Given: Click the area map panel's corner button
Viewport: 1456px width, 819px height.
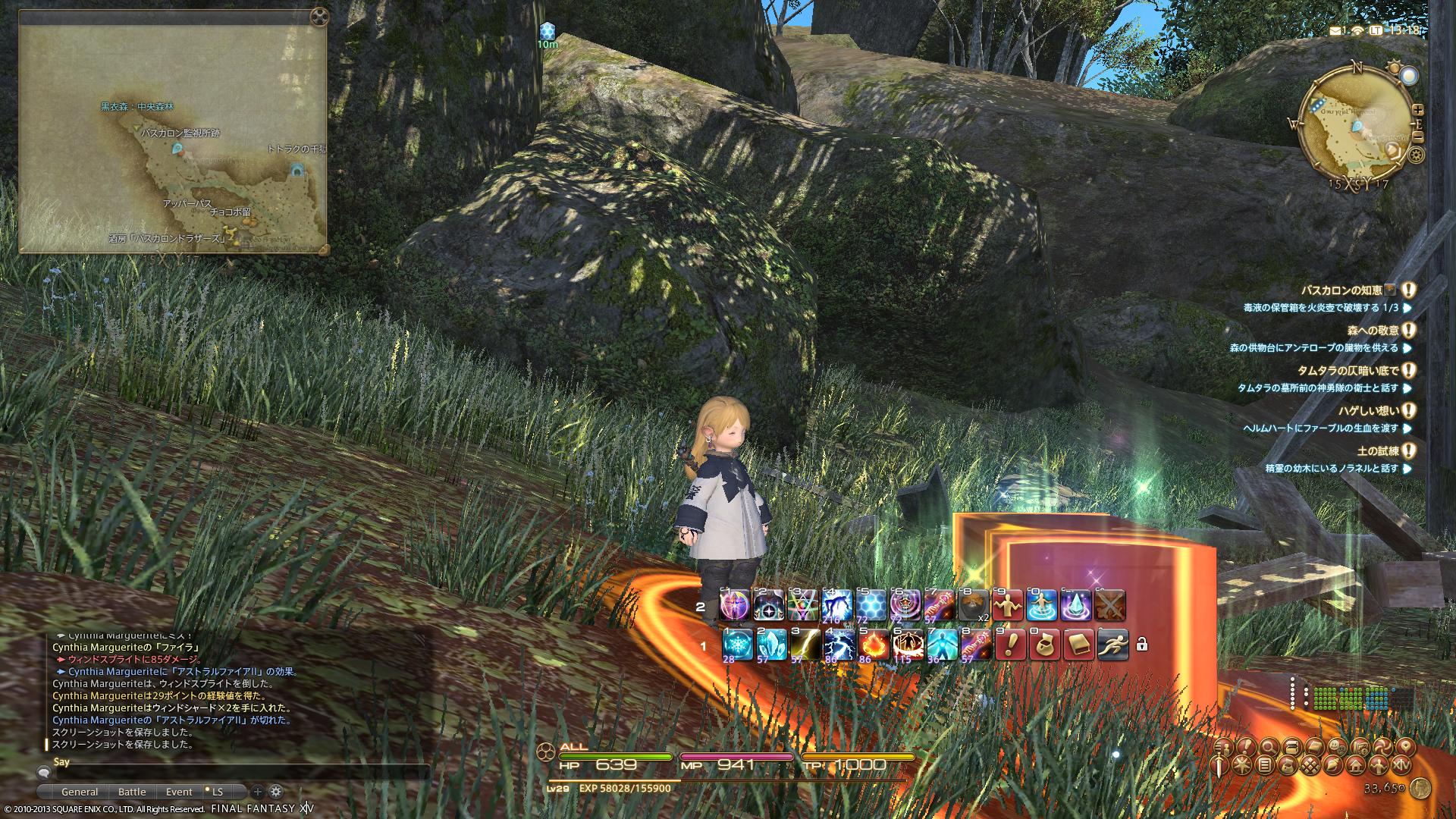Looking at the screenshot, I should click(x=320, y=15).
